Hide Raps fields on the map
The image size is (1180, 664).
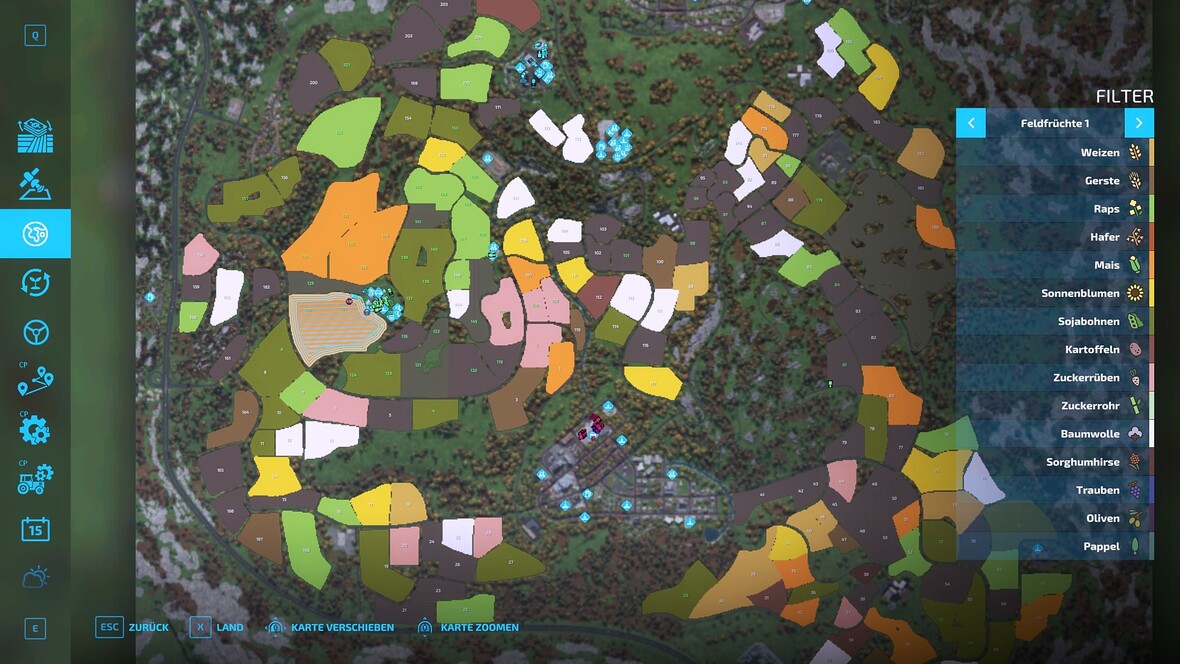[1054, 209]
